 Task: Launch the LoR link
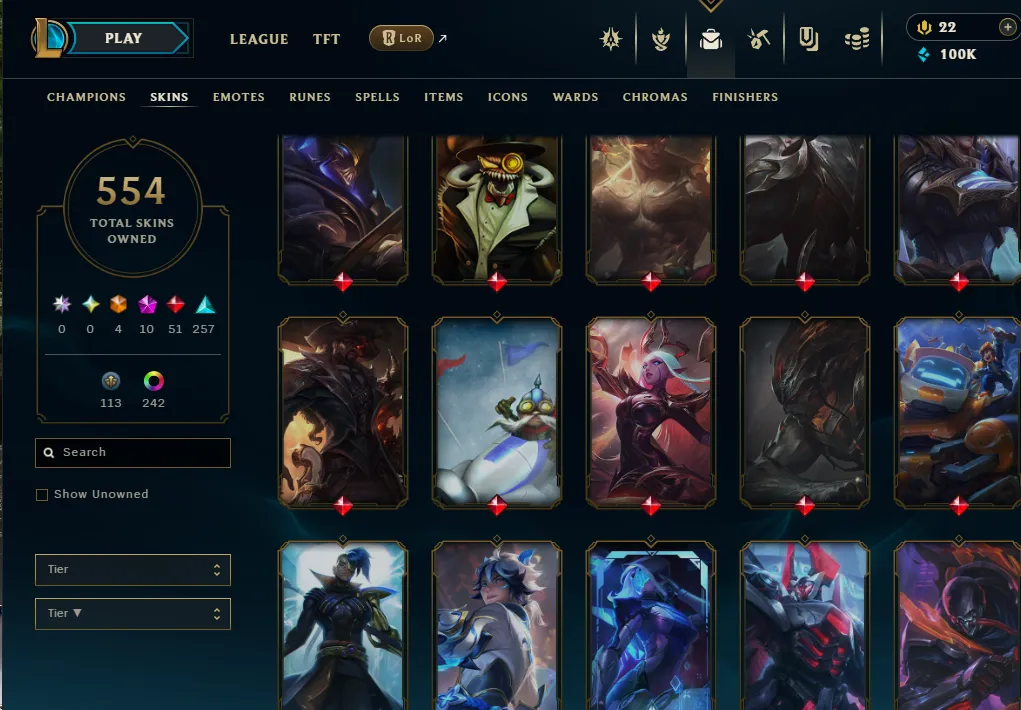click(x=401, y=39)
